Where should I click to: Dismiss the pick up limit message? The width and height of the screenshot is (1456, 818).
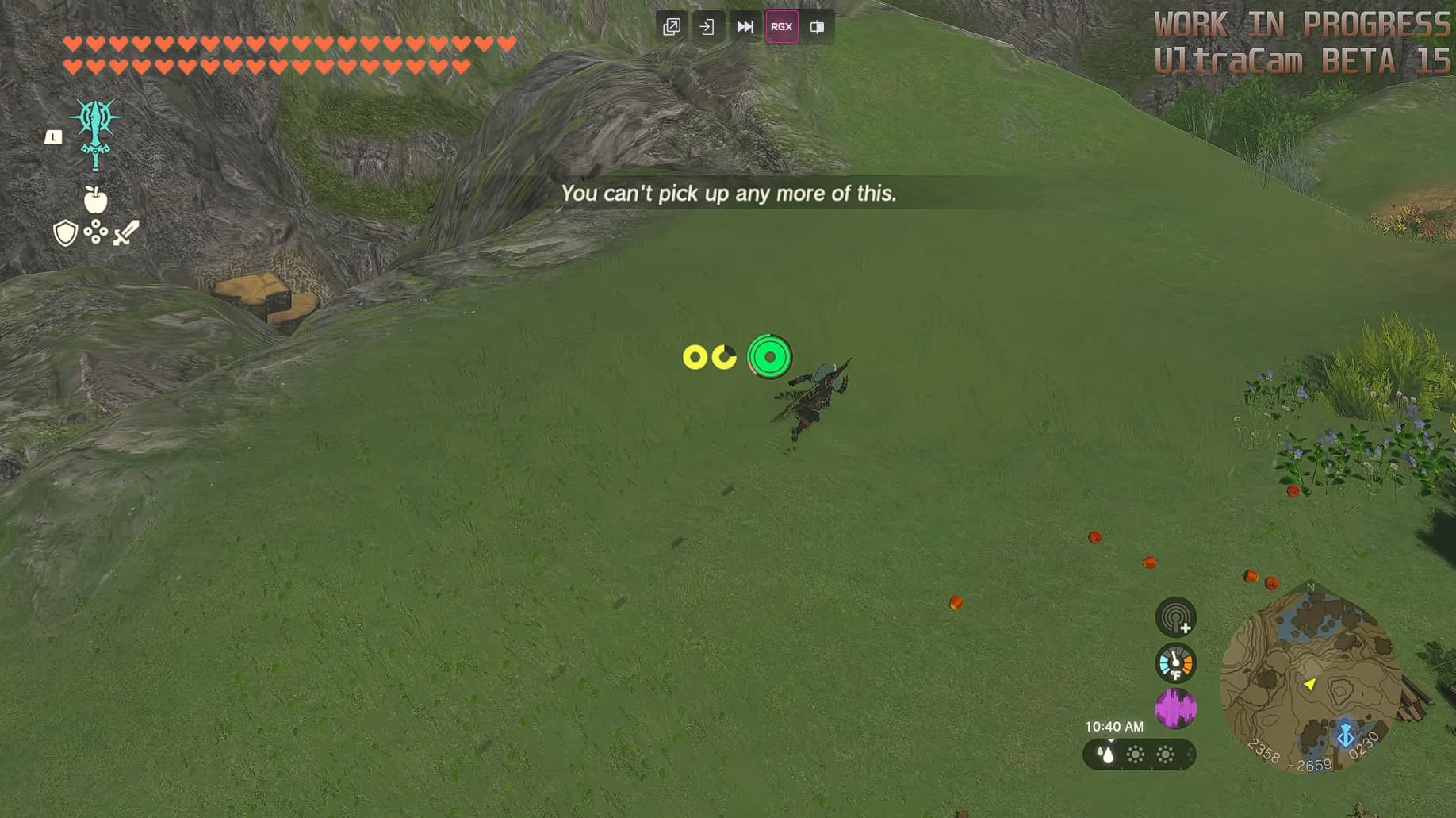[x=728, y=193]
